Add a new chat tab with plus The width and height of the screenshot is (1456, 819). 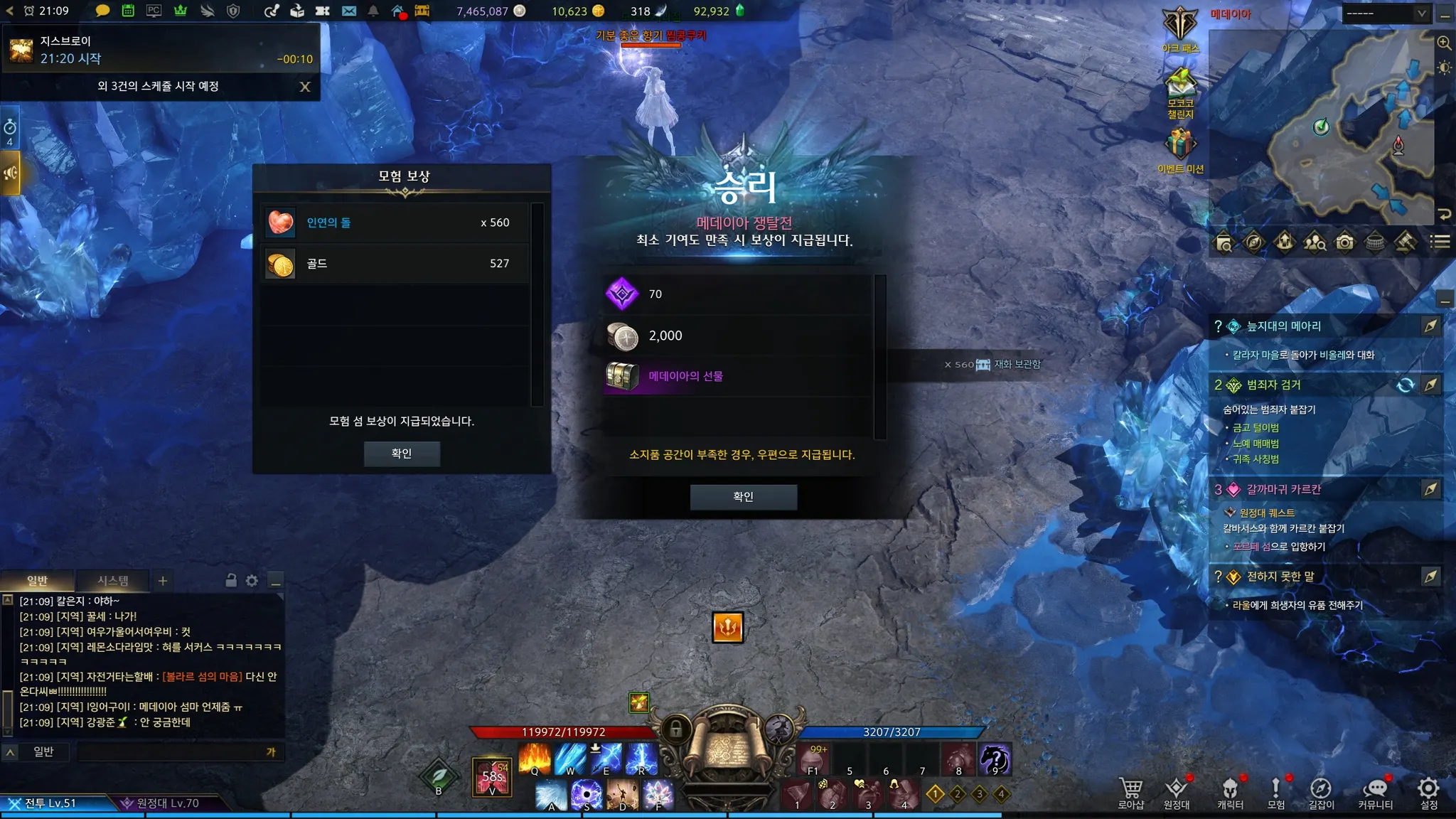click(x=163, y=581)
